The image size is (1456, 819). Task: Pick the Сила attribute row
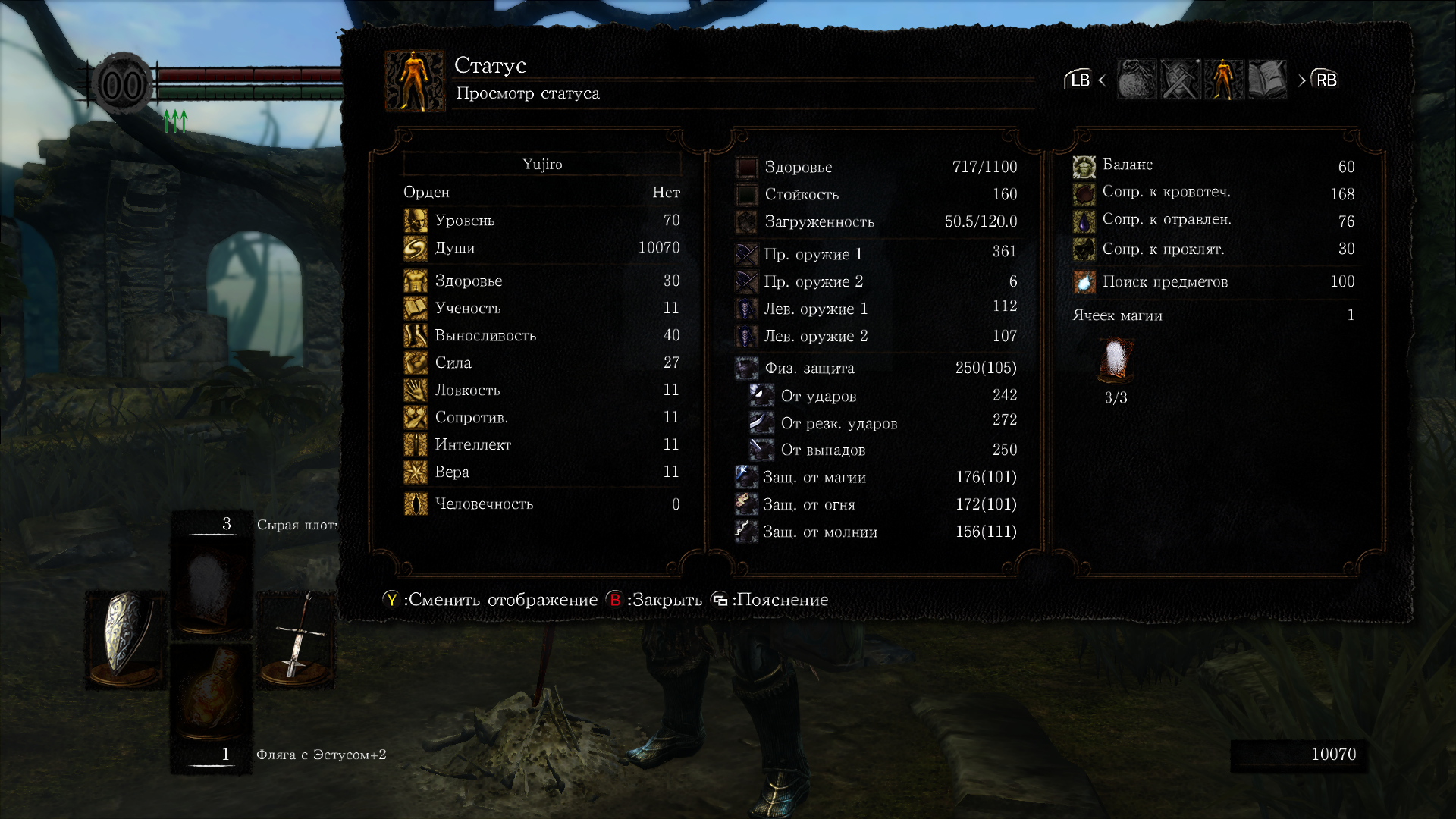click(541, 362)
